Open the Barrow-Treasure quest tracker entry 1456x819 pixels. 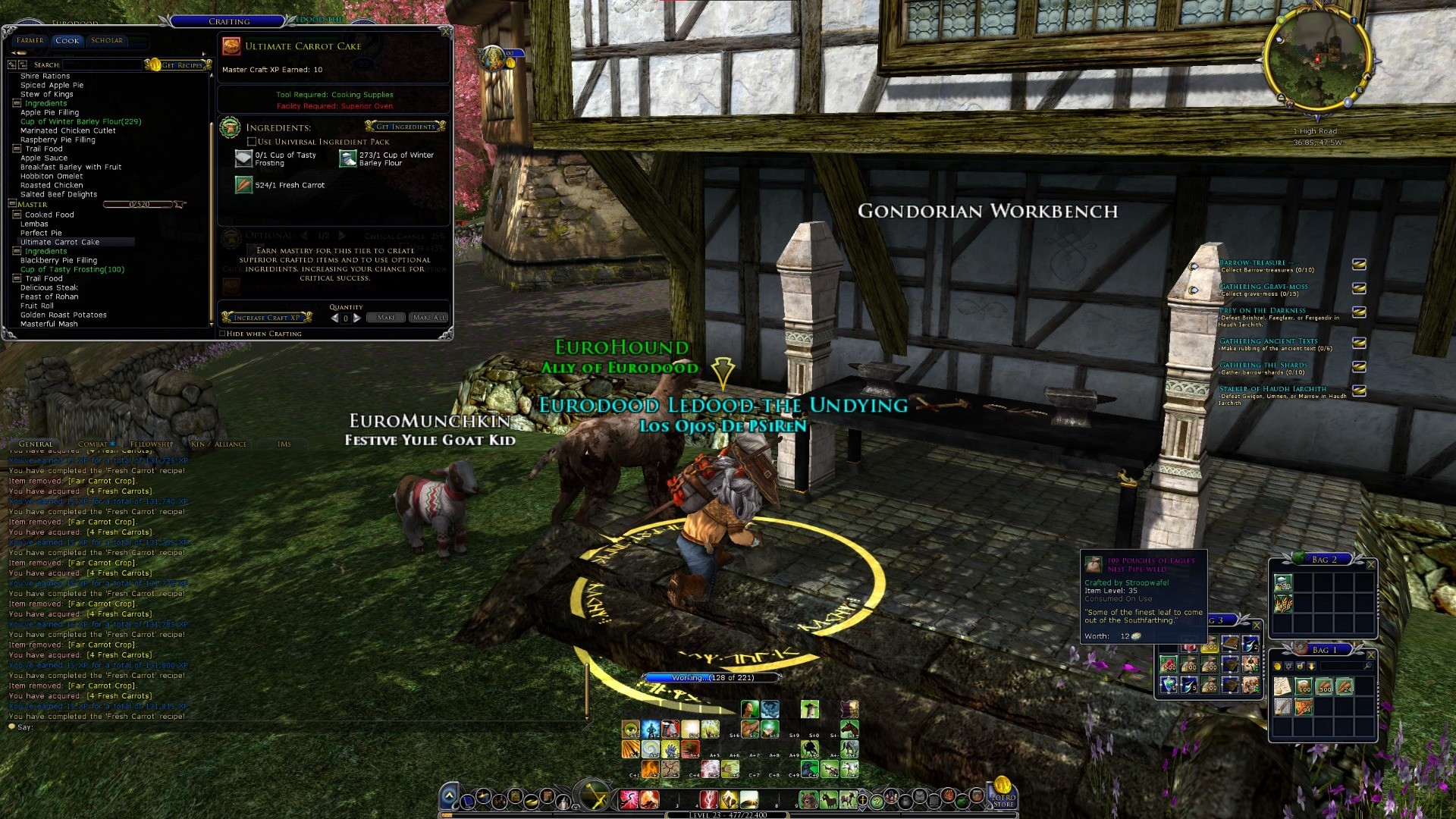tap(1252, 263)
